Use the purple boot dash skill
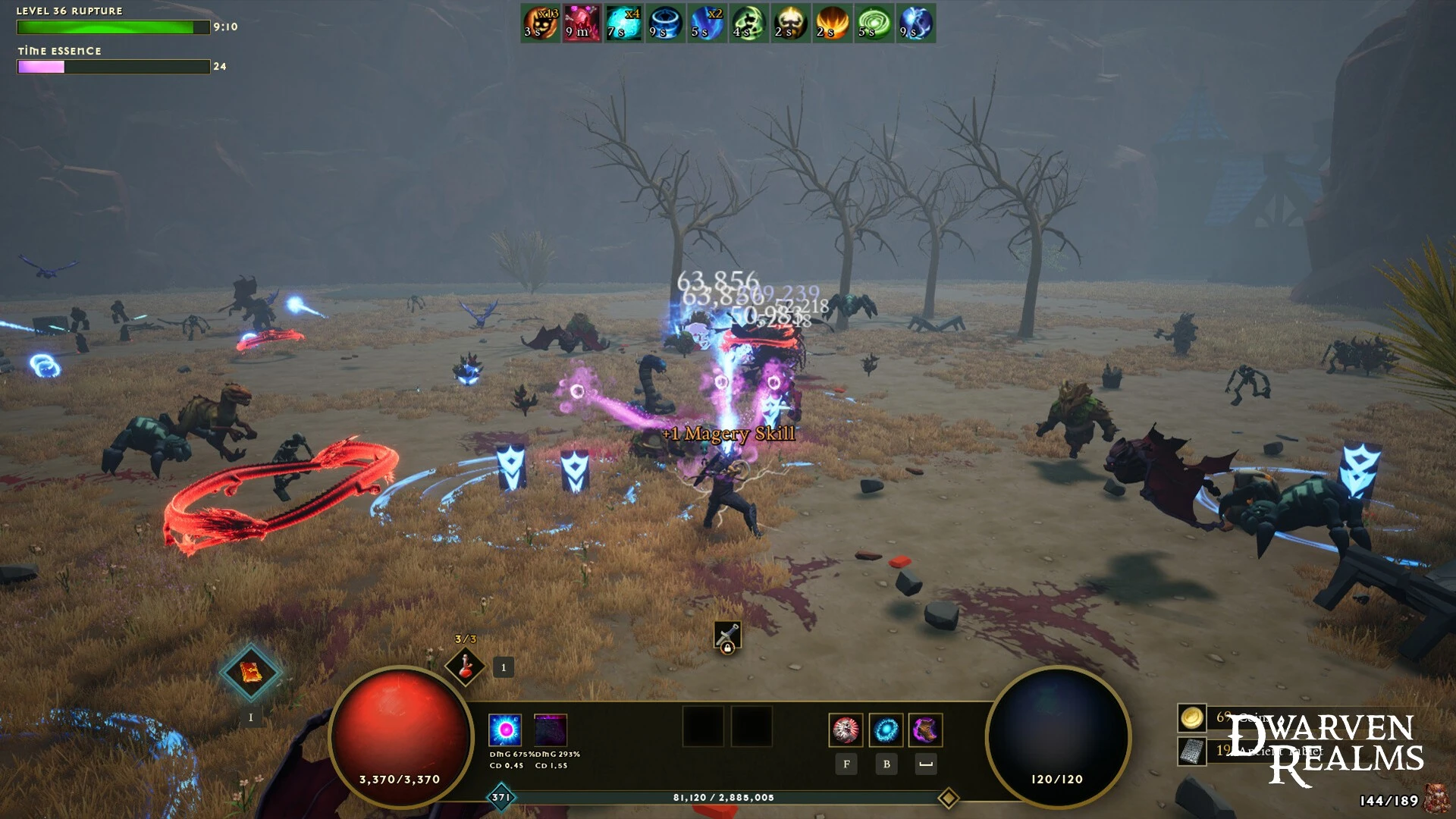 pos(925,730)
